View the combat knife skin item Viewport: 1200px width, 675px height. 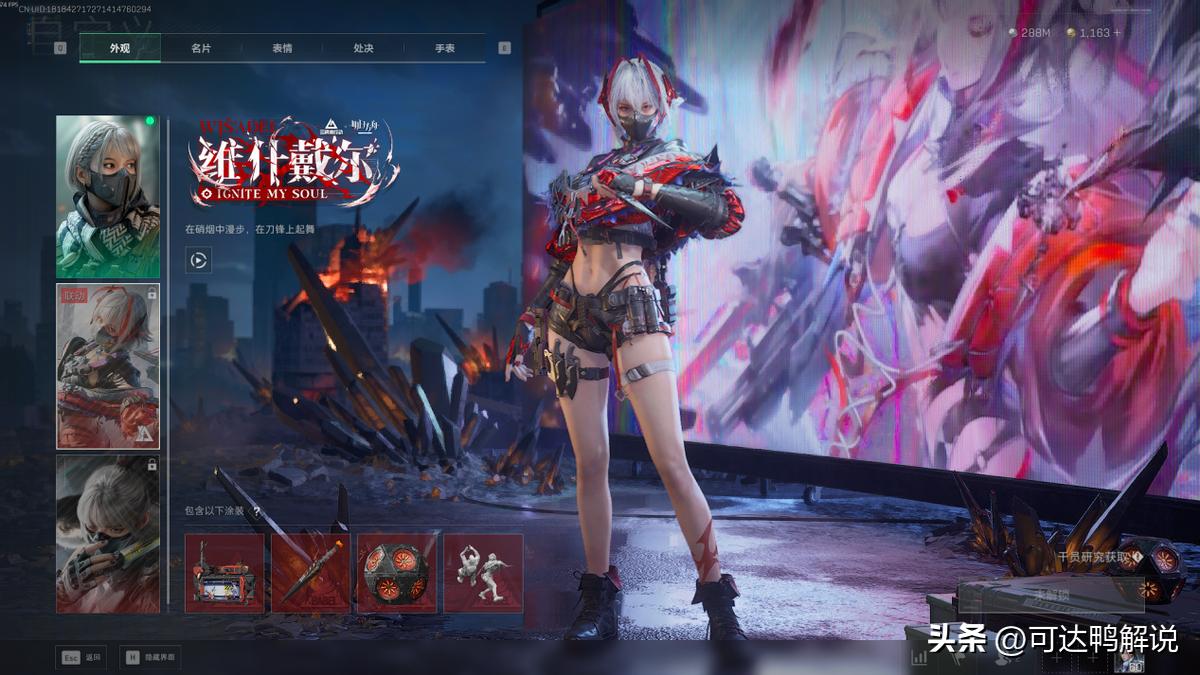pos(311,573)
